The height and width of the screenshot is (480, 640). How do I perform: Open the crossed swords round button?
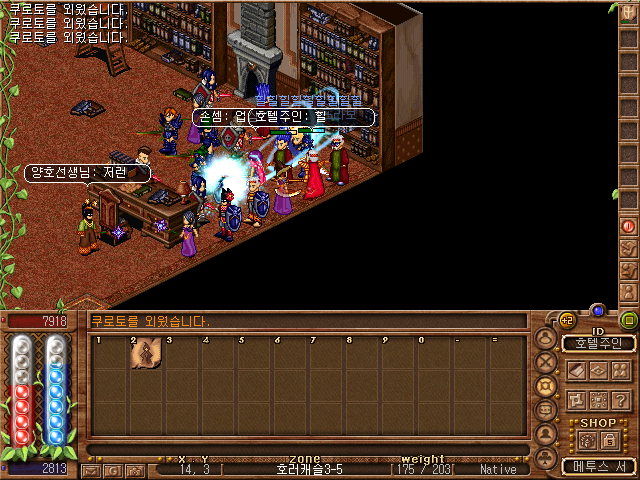tap(546, 362)
